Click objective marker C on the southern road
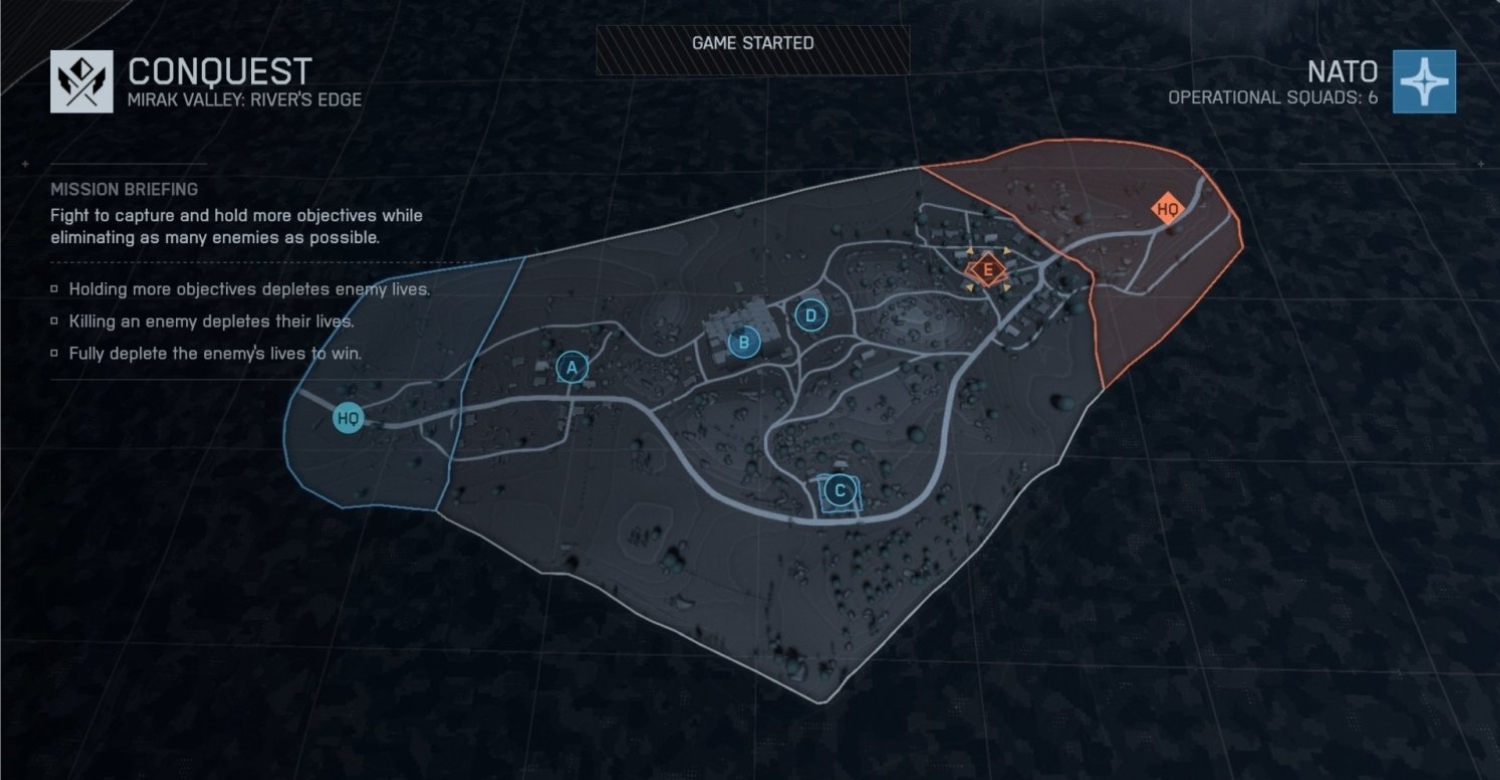This screenshot has width=1500, height=780. coord(840,491)
